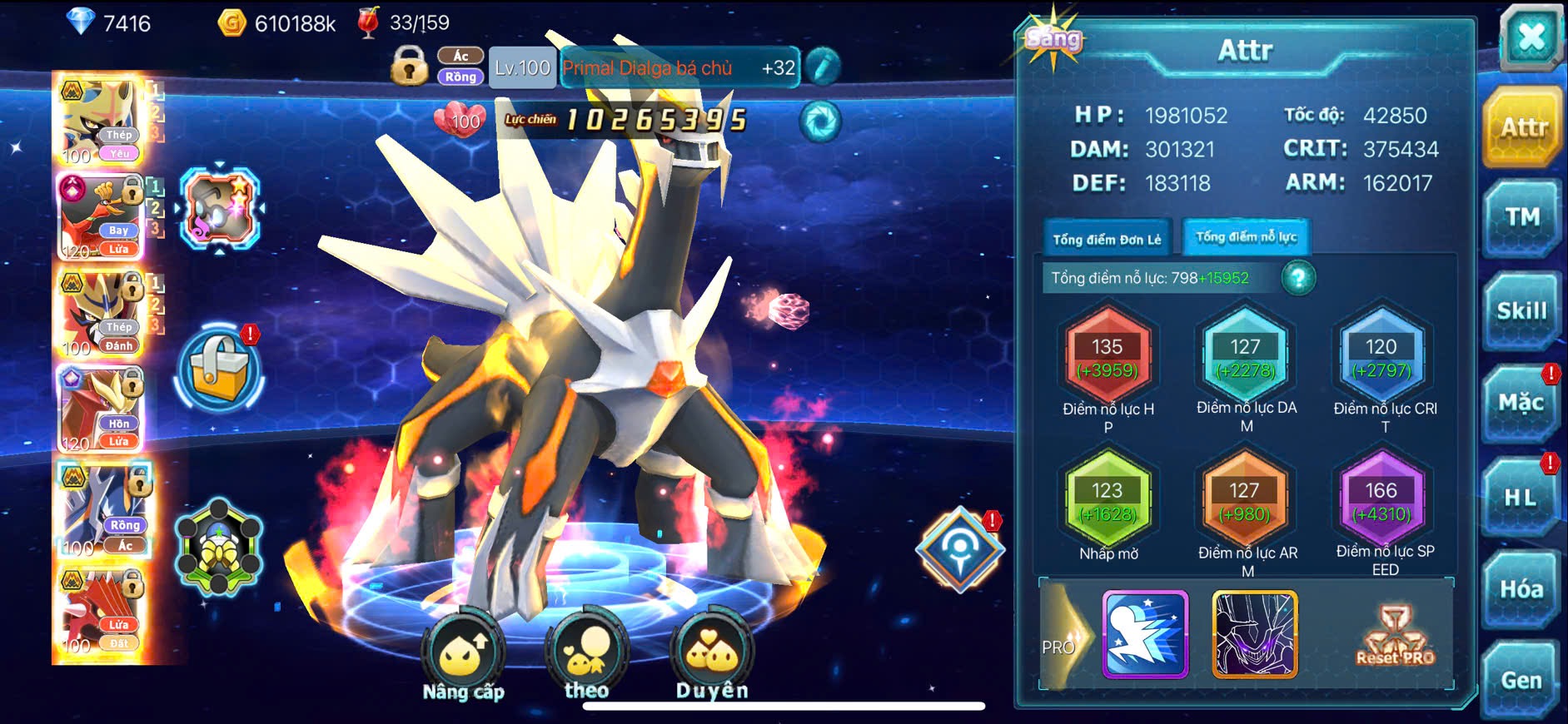
Task: Select the purple SPEED effort hexagon
Action: tap(1381, 501)
